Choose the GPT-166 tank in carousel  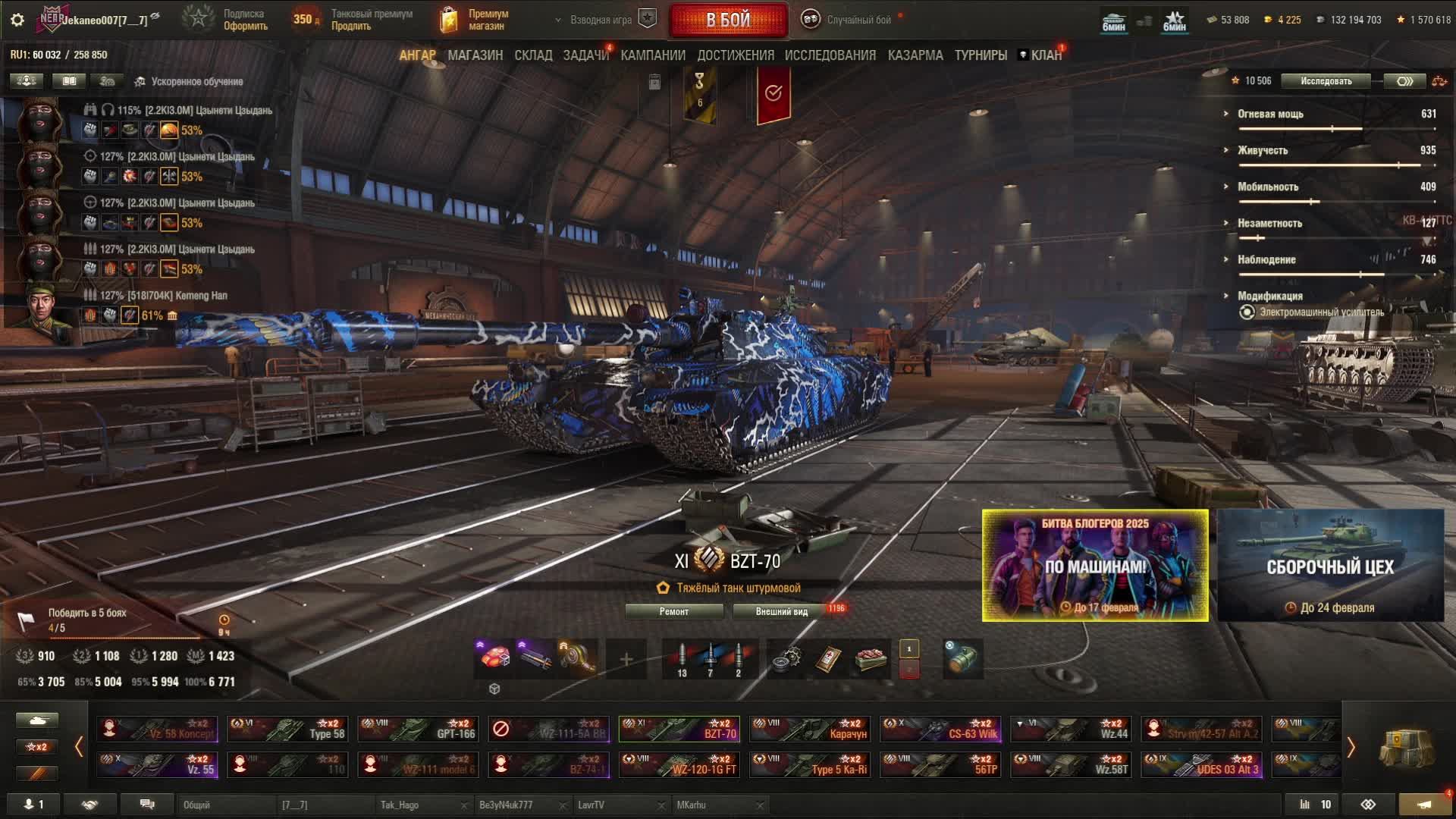click(418, 729)
